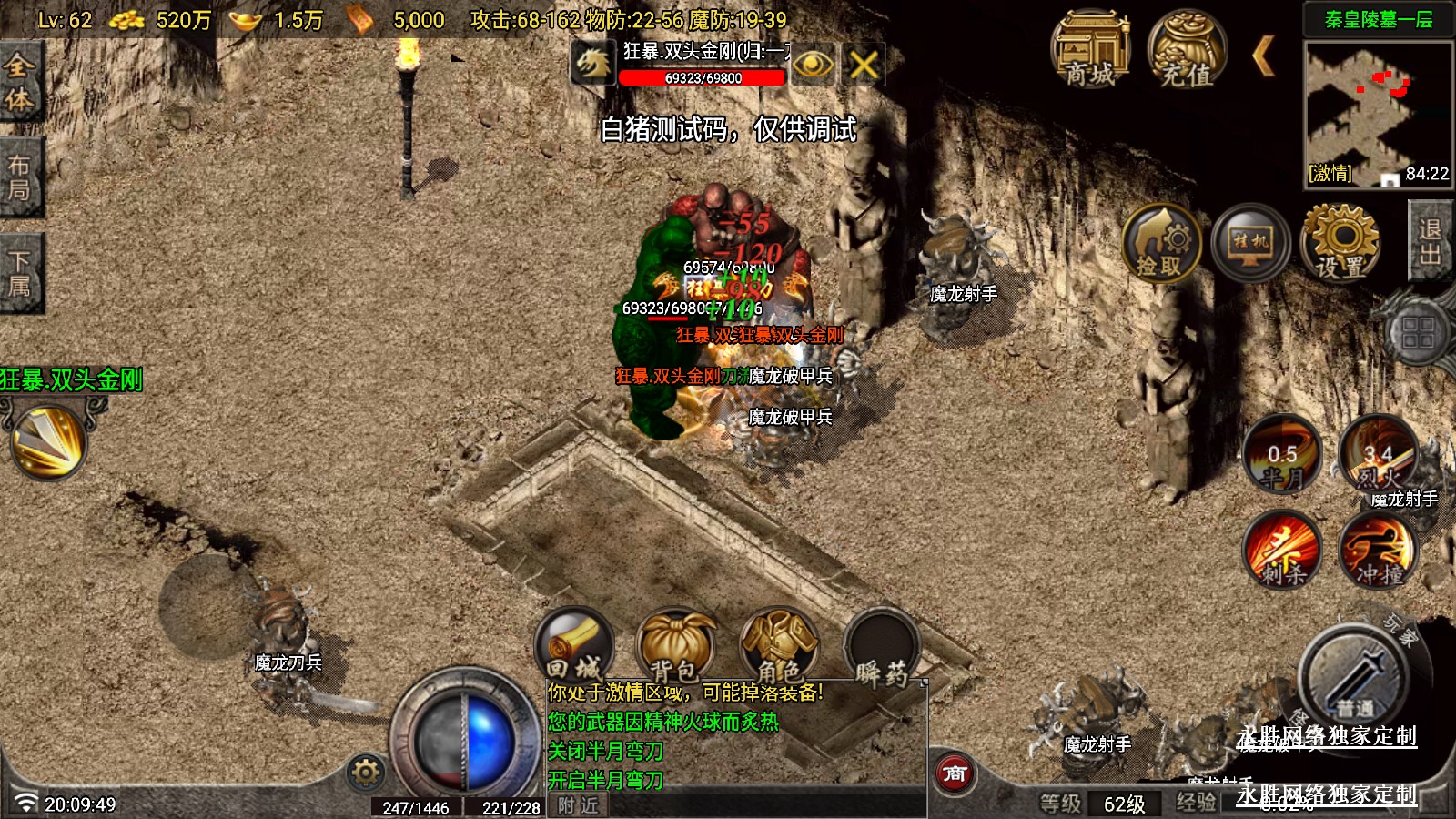Image resolution: width=1456 pixels, height=819 pixels.
Task: Open the 商城 shop
Action: tap(1089, 51)
